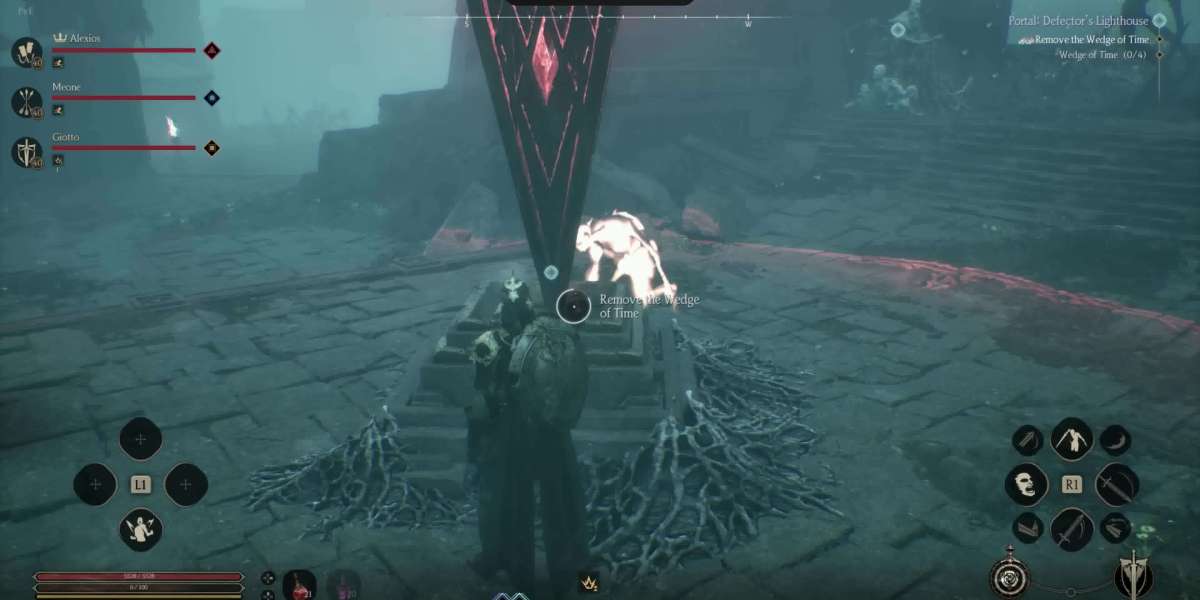The height and width of the screenshot is (600, 1200).
Task: Activate the screaming face skill
Action: [x=1027, y=485]
